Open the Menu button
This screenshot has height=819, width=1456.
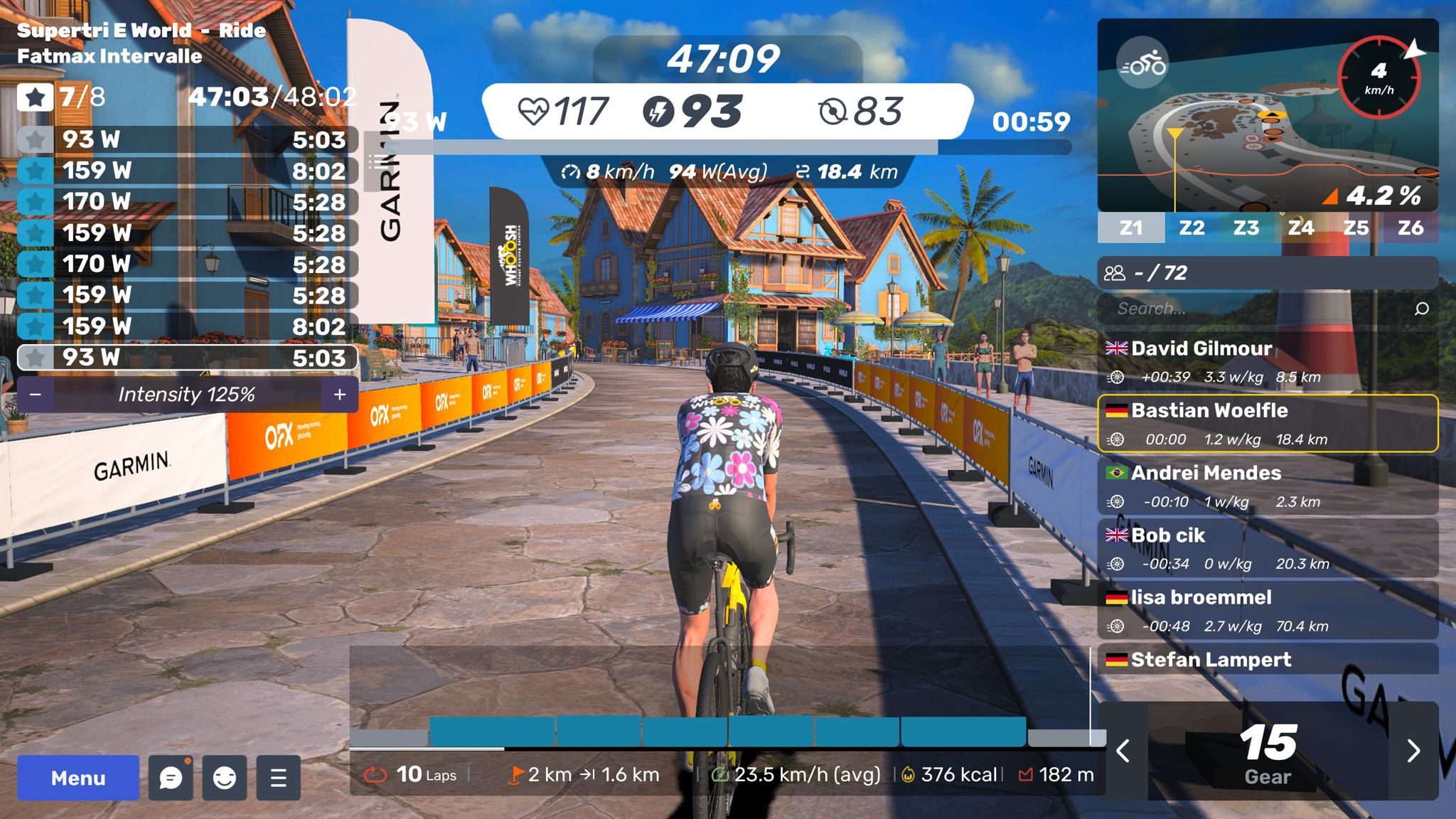(x=78, y=778)
